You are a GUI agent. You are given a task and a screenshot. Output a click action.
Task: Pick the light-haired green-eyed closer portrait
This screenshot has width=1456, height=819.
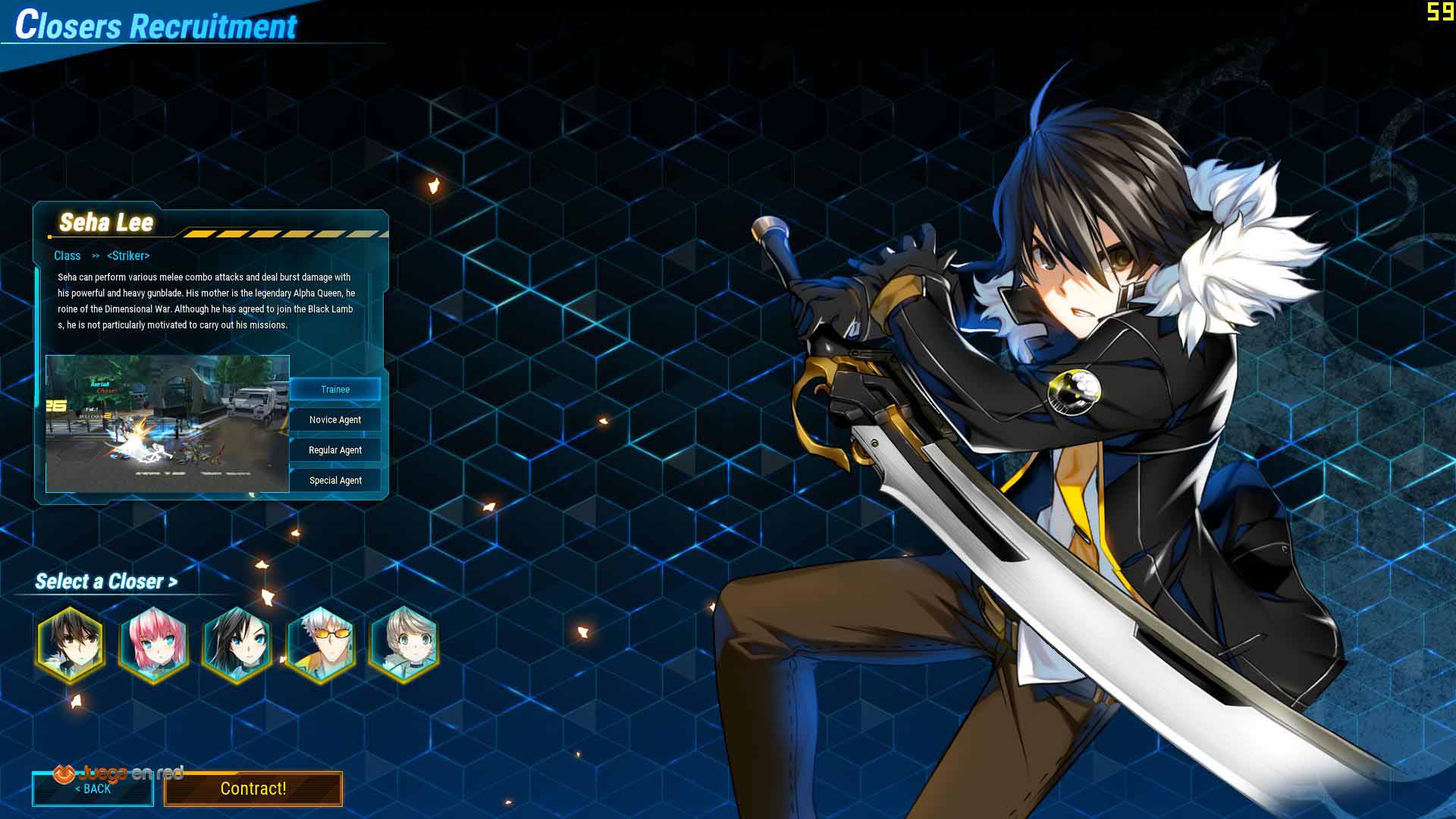[x=403, y=645]
